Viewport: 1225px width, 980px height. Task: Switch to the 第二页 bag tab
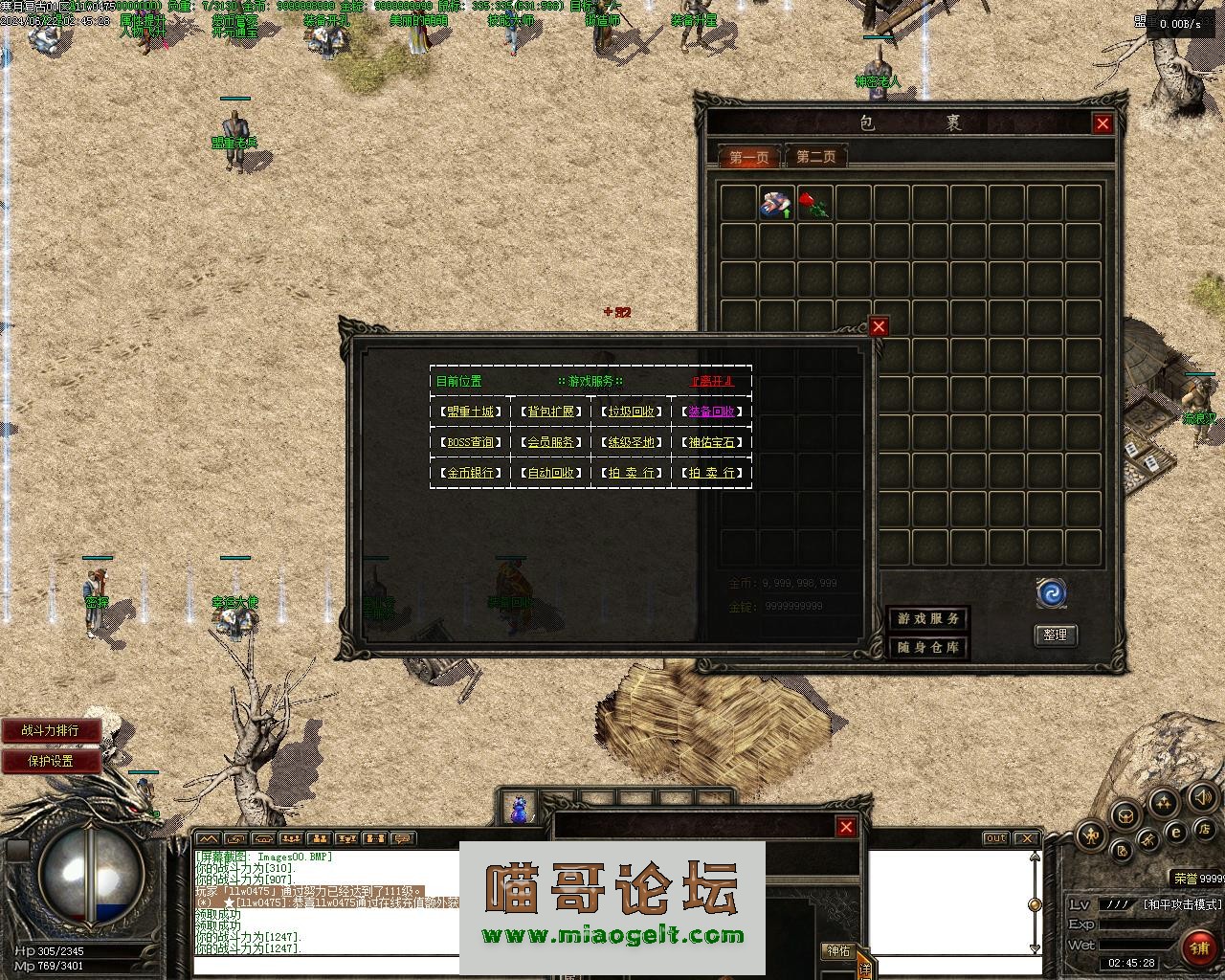815,156
